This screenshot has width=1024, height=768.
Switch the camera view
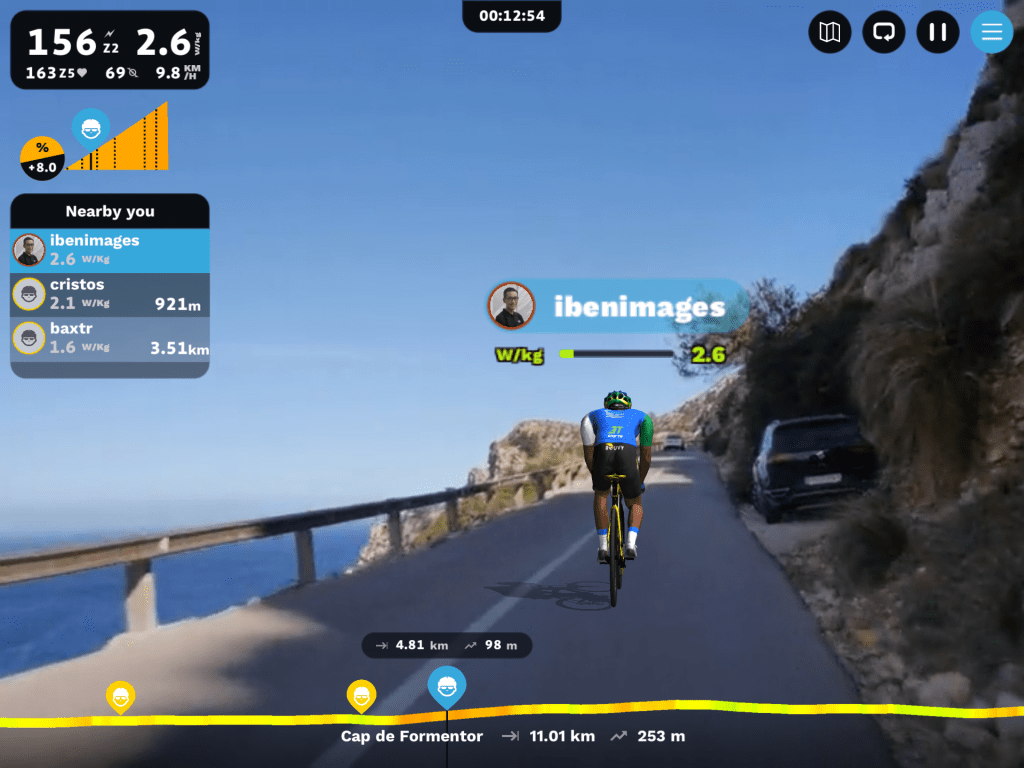click(883, 32)
